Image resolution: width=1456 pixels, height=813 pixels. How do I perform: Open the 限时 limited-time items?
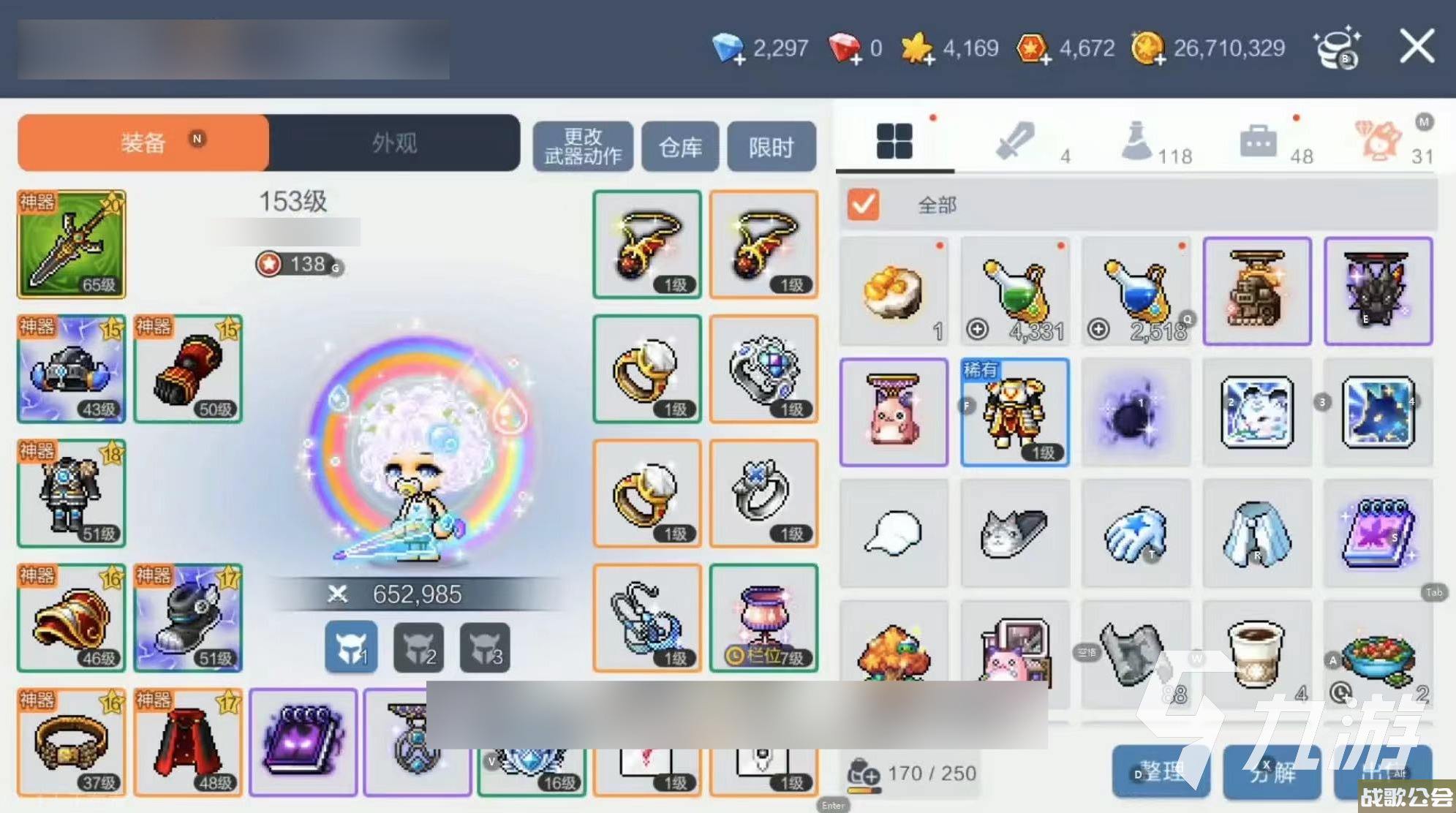coord(771,147)
